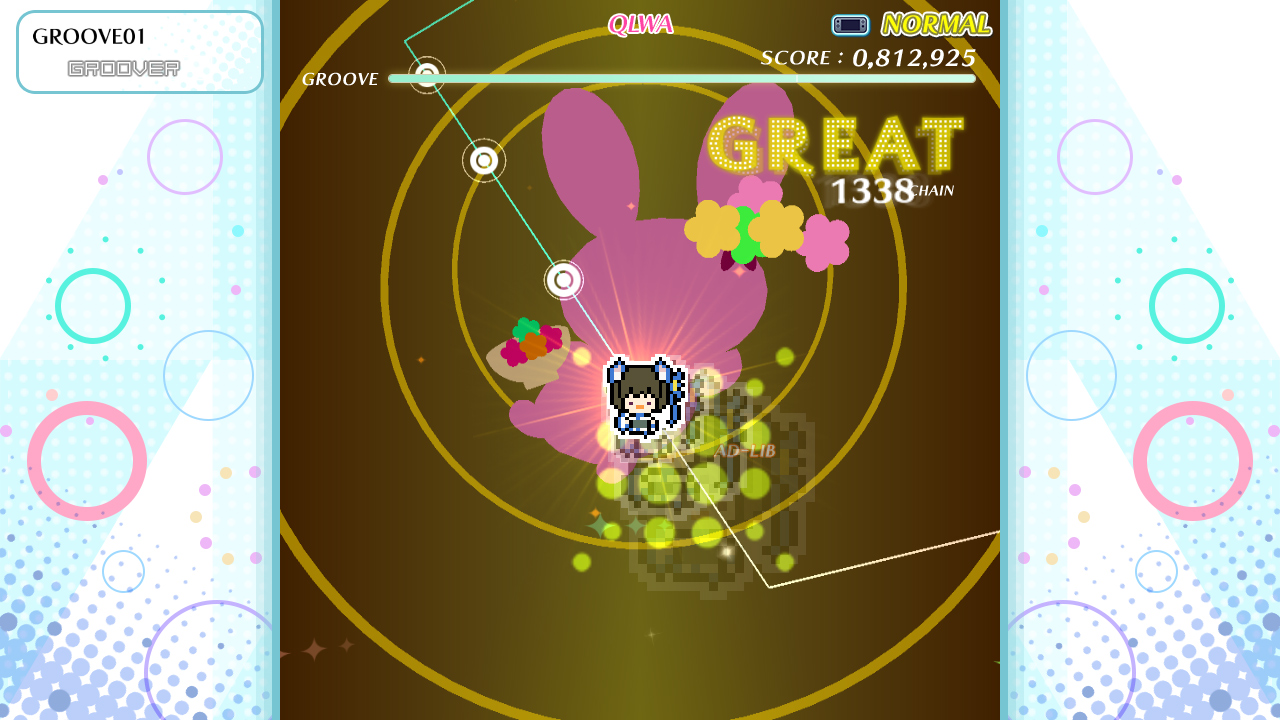Toggle the GROOVE meter label

tap(339, 78)
